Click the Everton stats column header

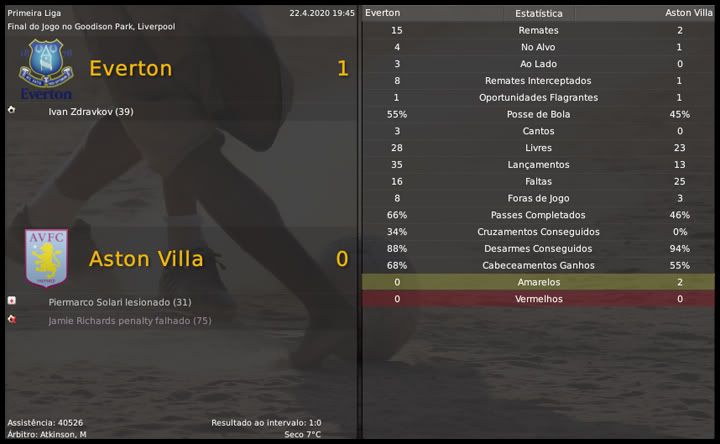pos(383,13)
